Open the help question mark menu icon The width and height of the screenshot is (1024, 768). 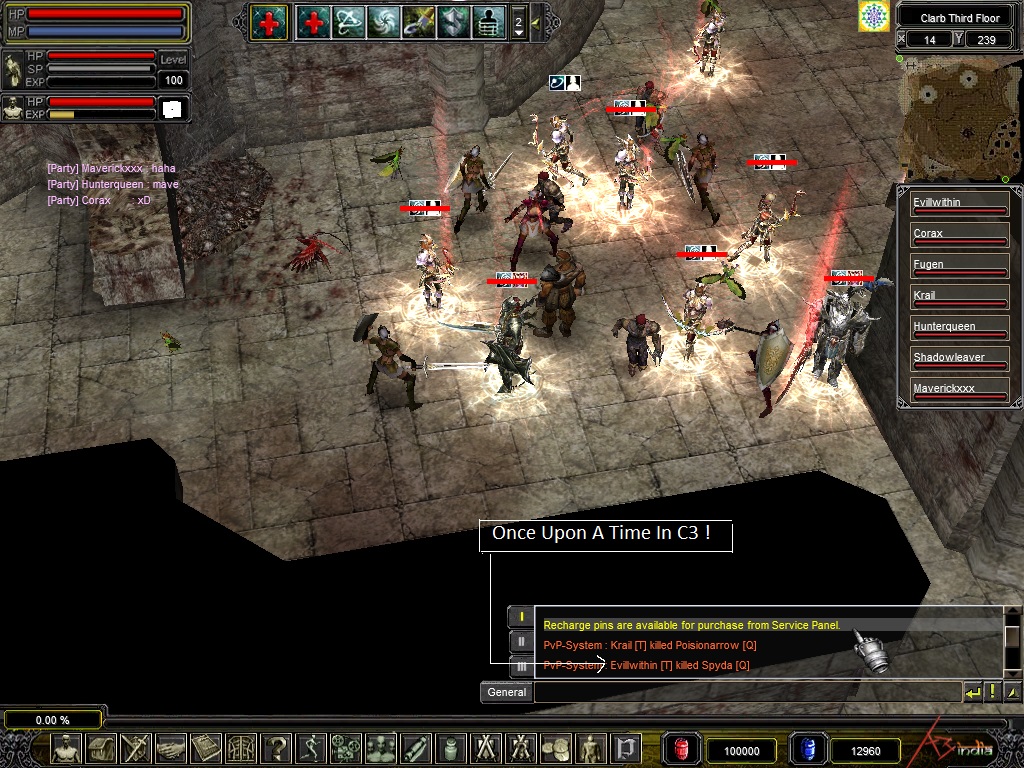(278, 748)
